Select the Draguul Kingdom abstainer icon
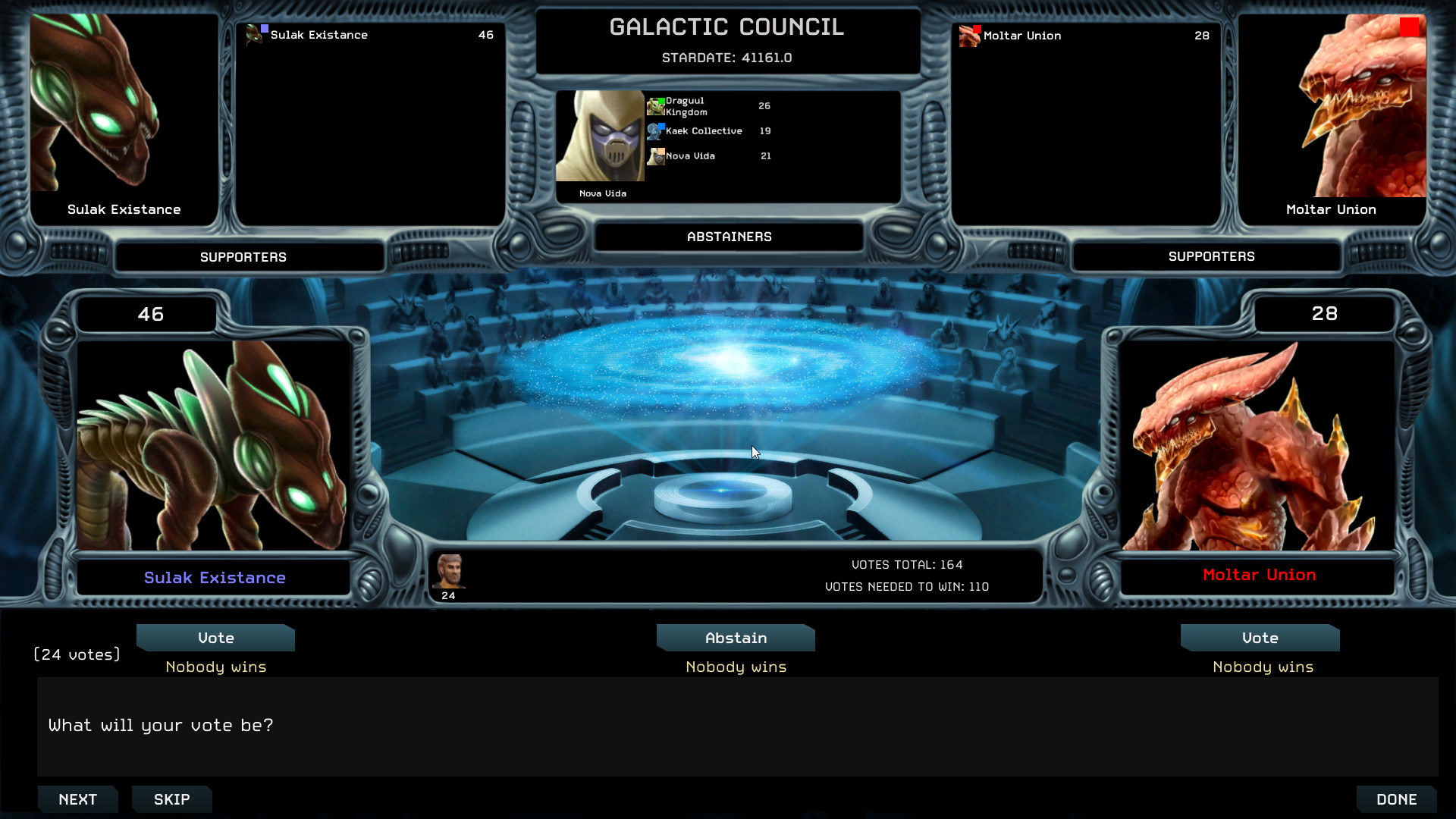1456x819 pixels. pos(656,105)
